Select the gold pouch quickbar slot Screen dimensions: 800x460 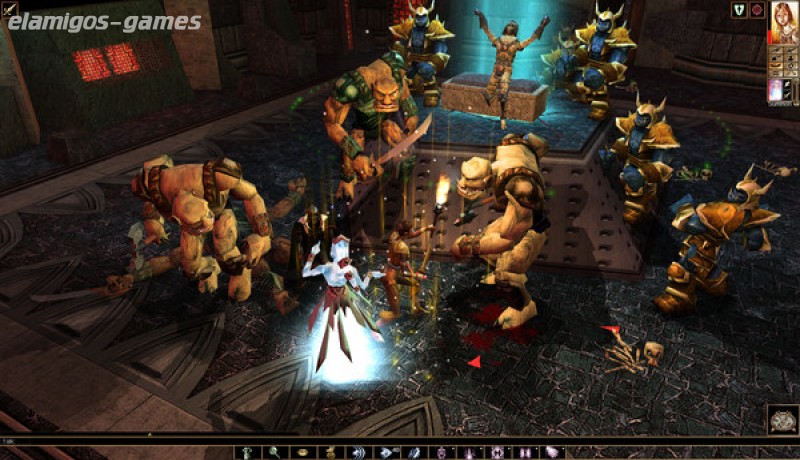[329, 452]
